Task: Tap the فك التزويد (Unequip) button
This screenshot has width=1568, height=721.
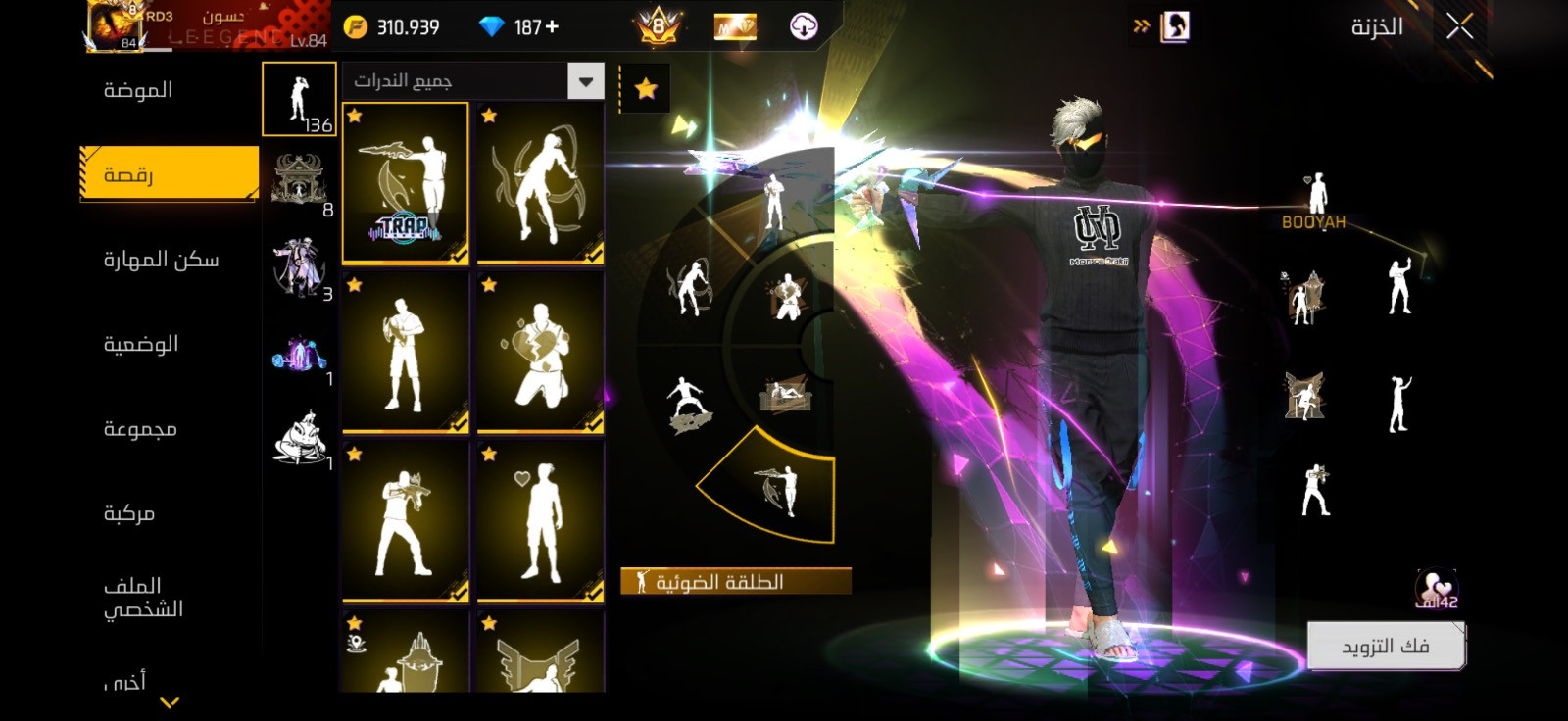Action: coord(1385,647)
